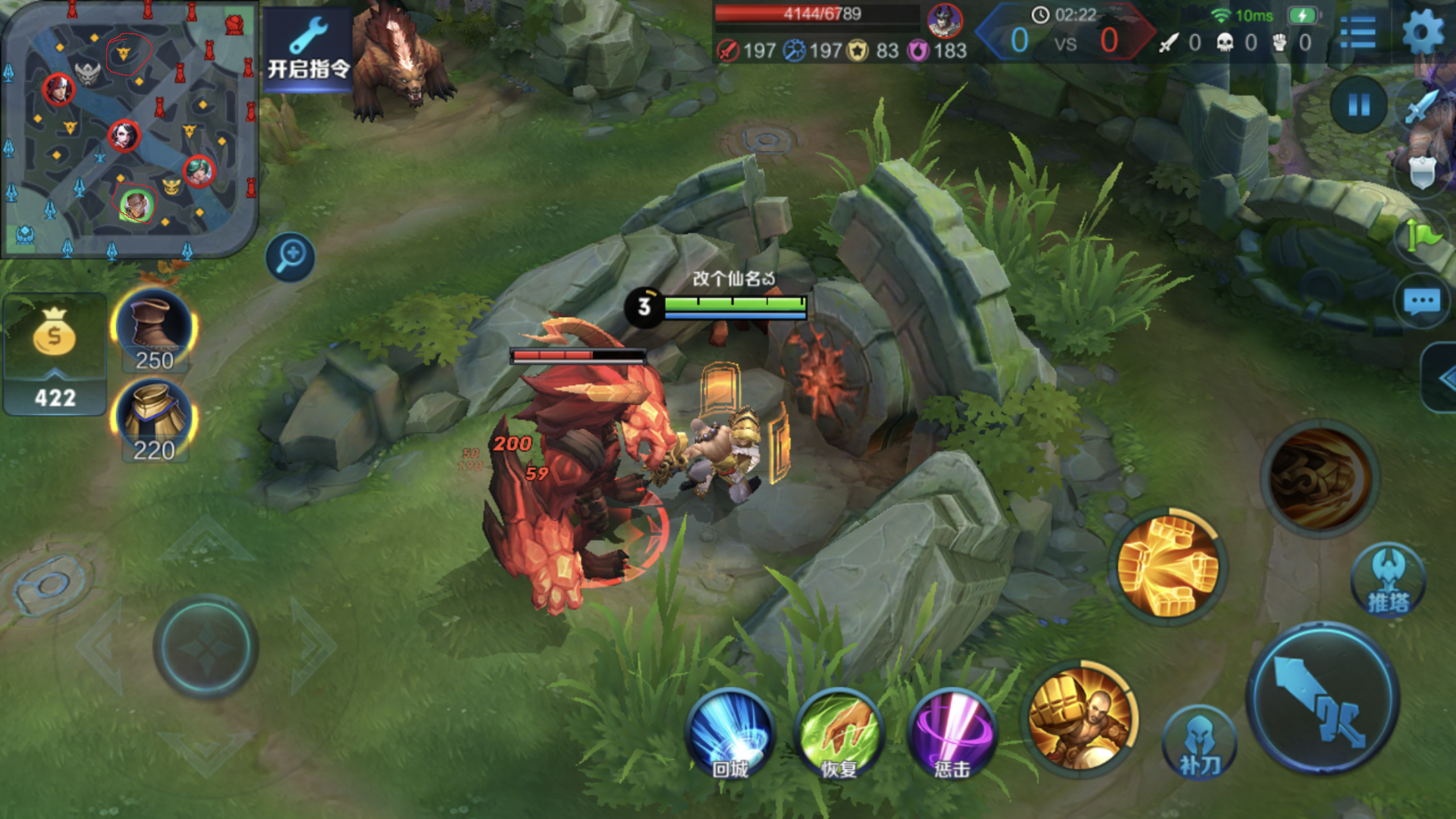Use the orange swirl ultimate skill
The height and width of the screenshot is (819, 1456).
pos(1320,479)
